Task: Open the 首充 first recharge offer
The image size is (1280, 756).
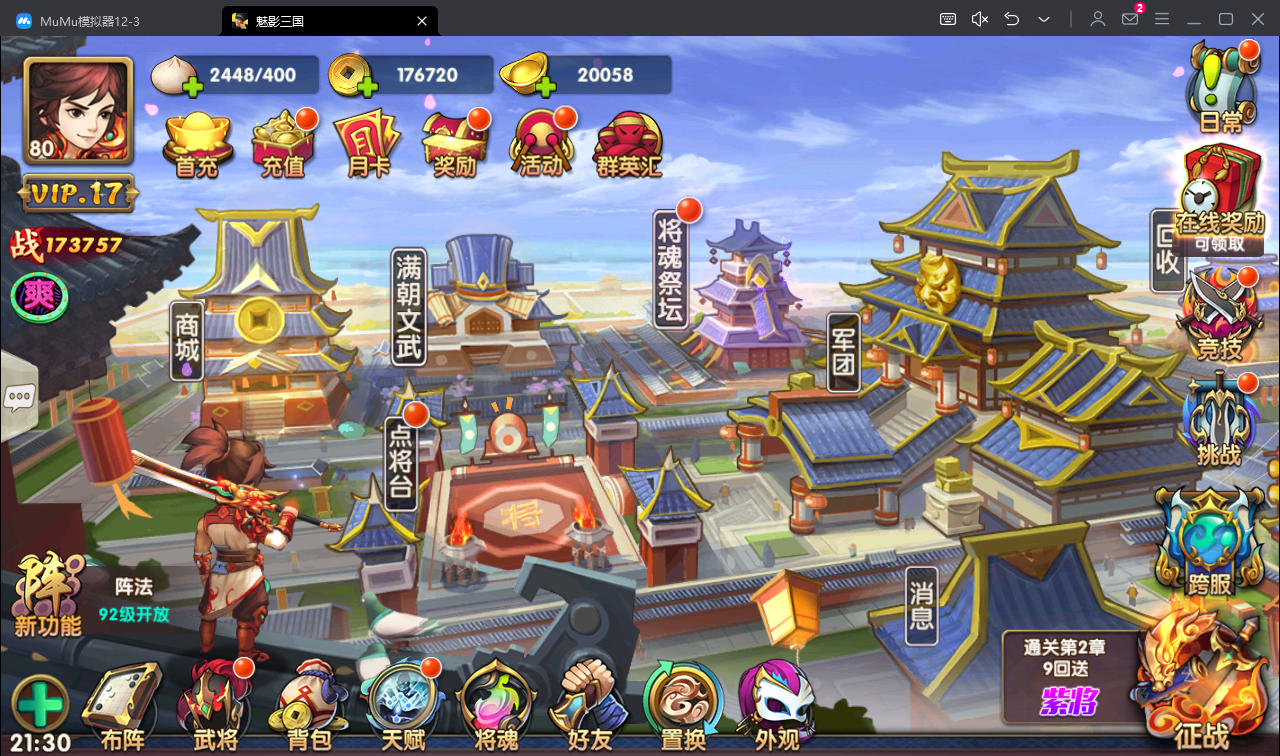Action: pyautogui.click(x=197, y=145)
